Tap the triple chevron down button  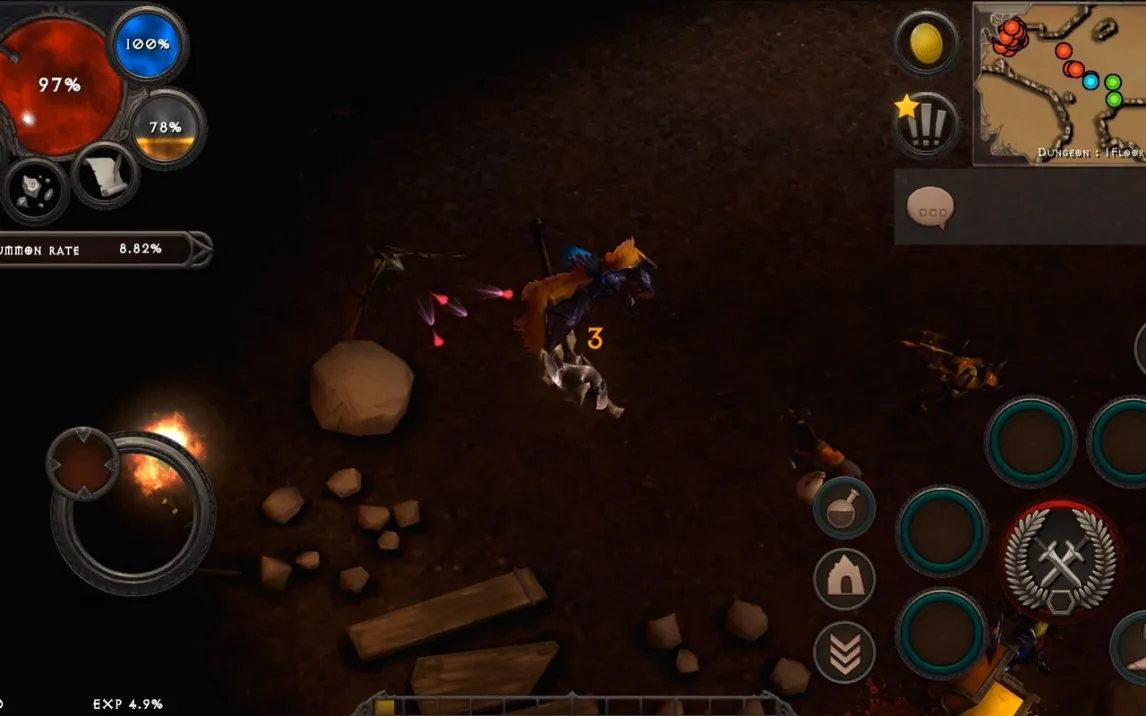[844, 652]
